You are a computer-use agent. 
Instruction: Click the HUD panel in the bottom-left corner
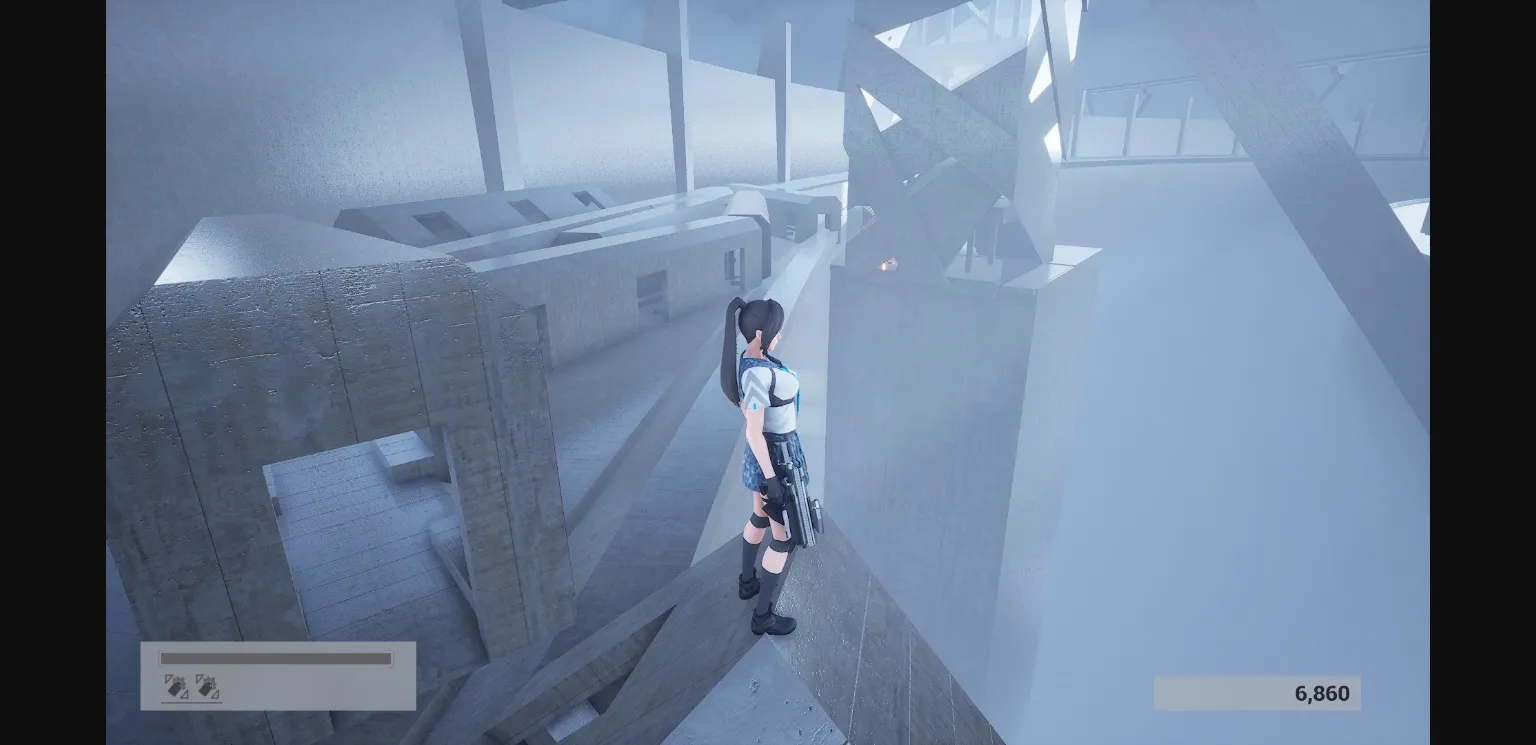click(278, 675)
